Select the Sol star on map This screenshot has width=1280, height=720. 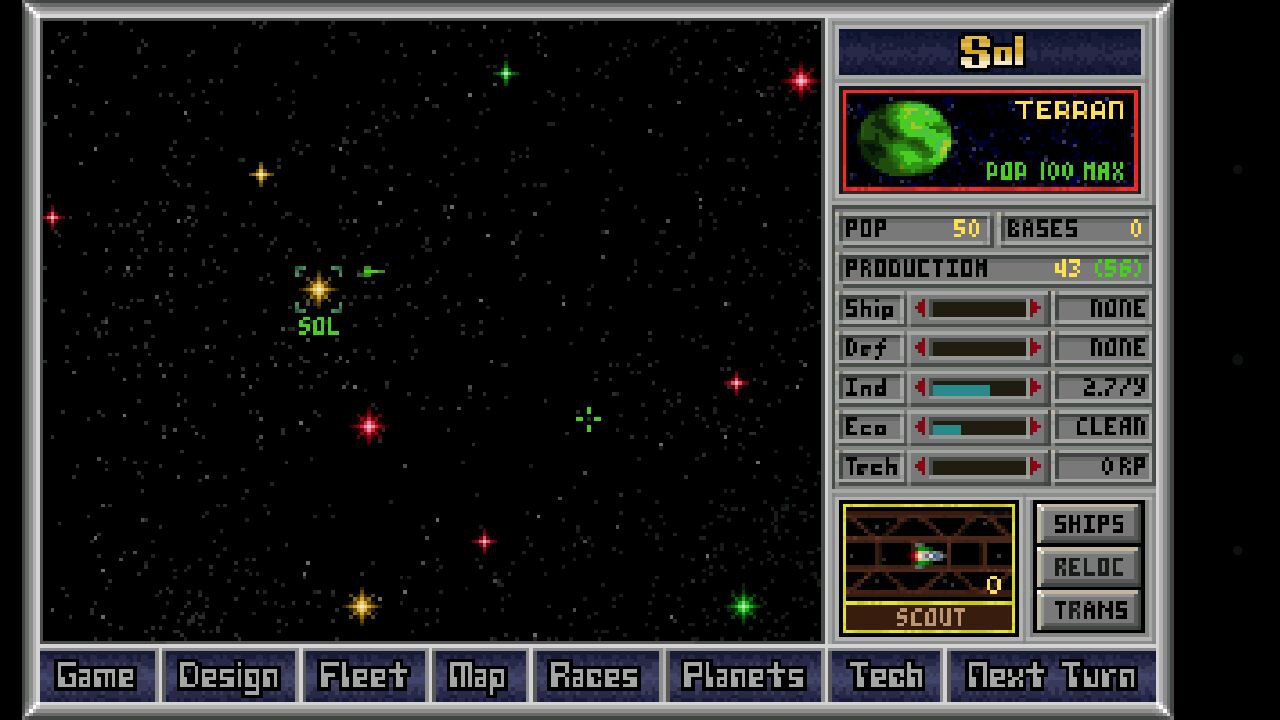click(318, 290)
